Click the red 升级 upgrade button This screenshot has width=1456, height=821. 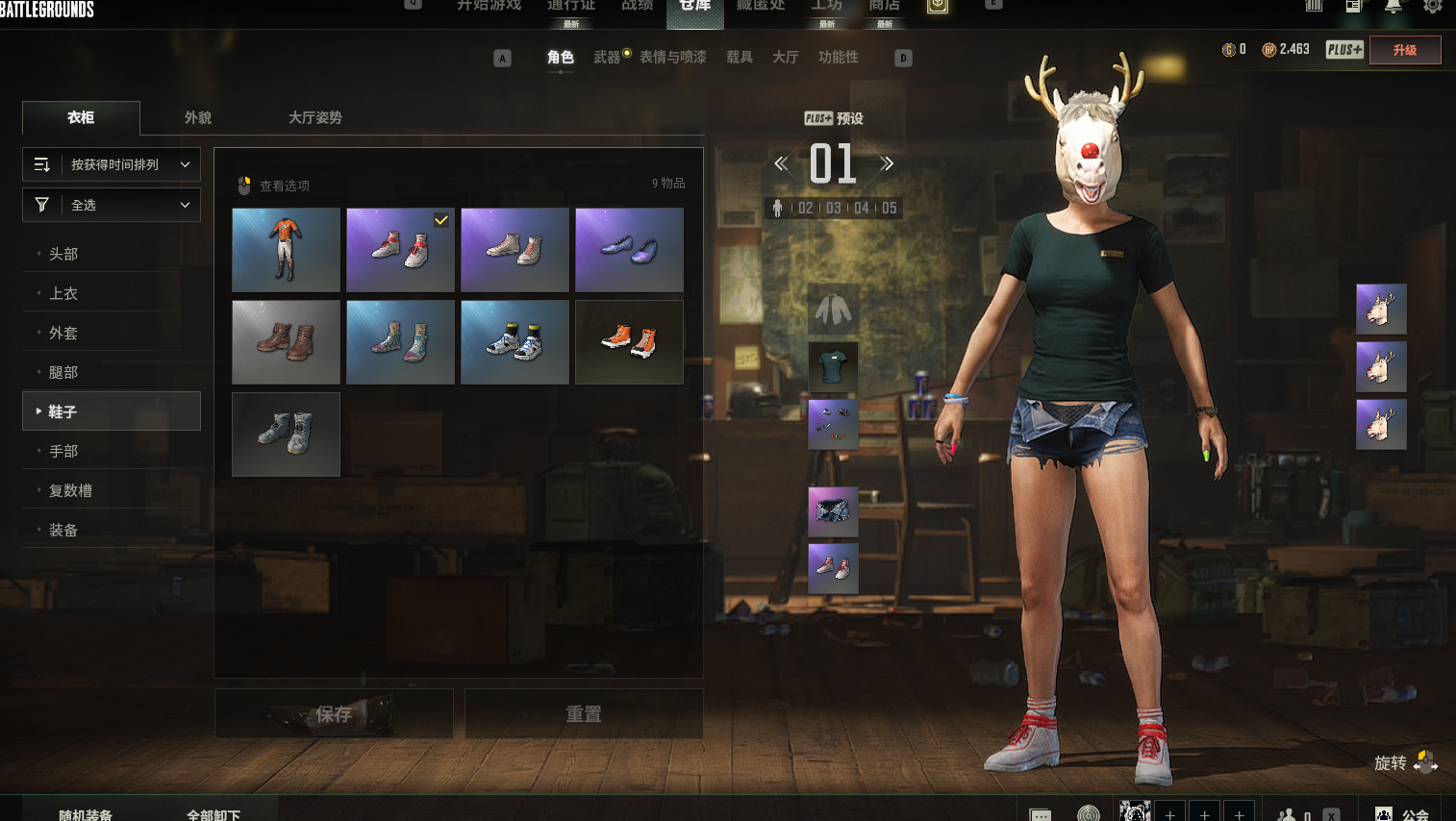tap(1404, 50)
